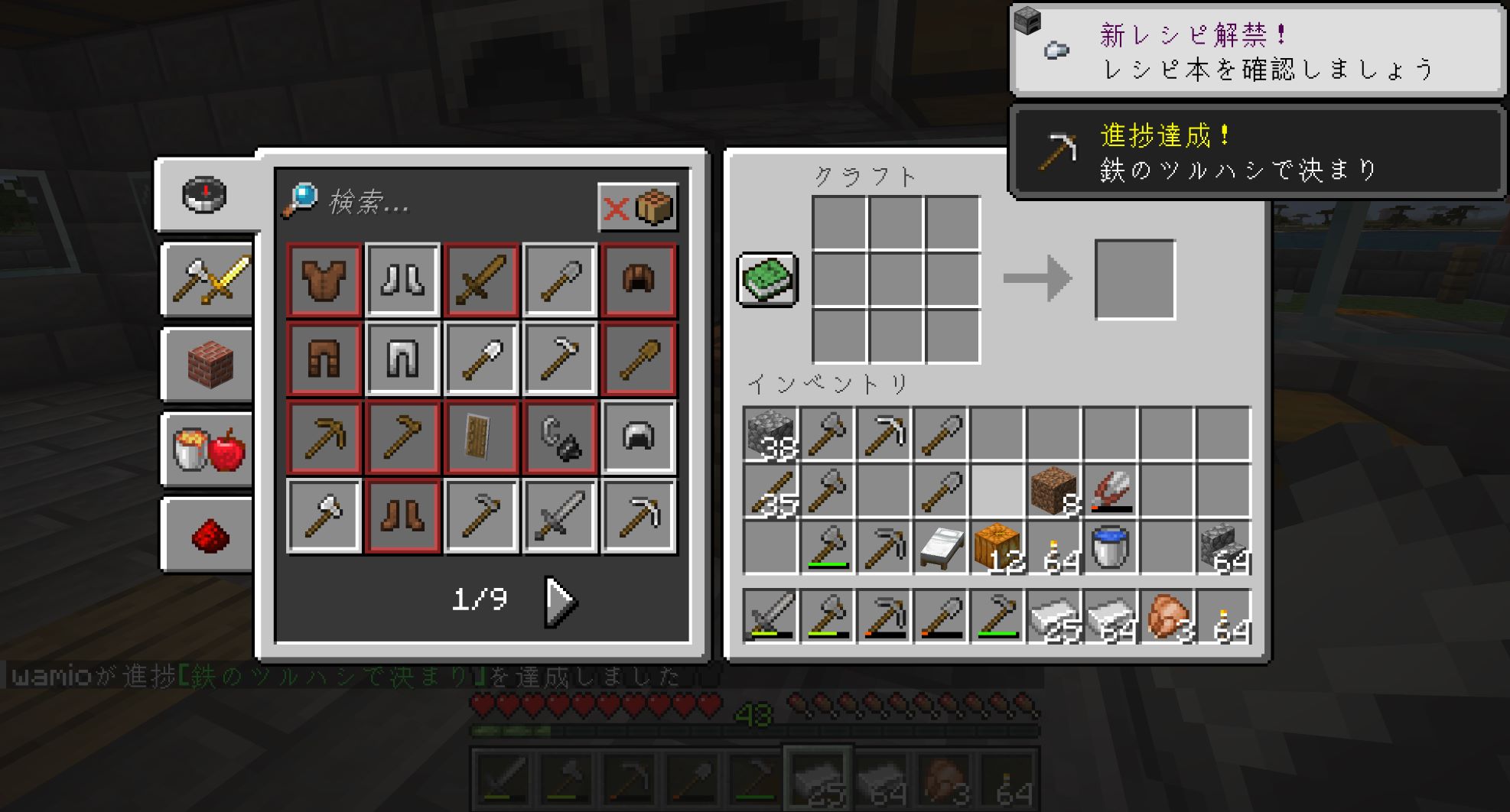Select the shears in the inventory
Image resolution: width=1510 pixels, height=812 pixels.
tap(1110, 491)
